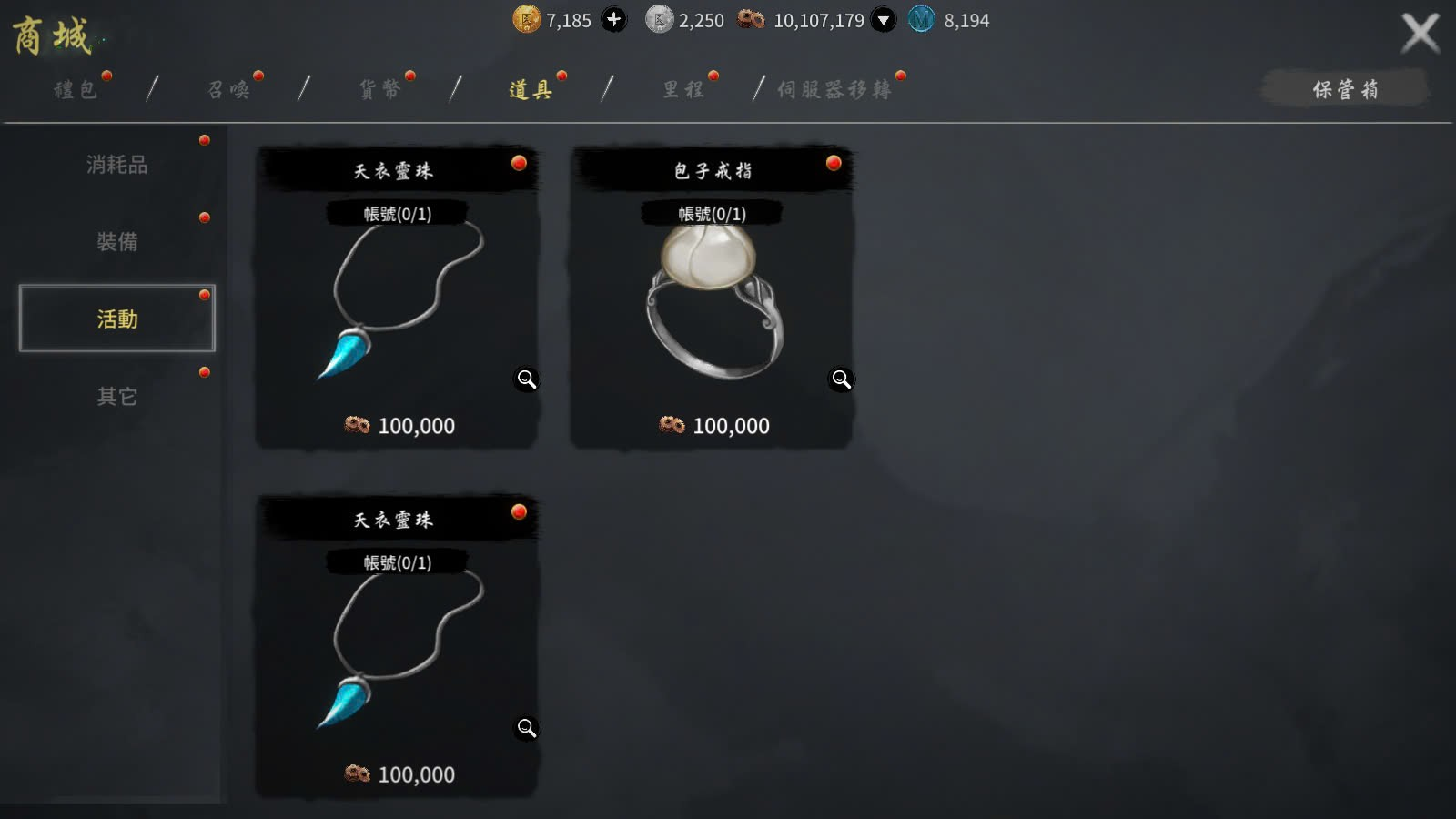Open the 伺服器移轉 tab

pyautogui.click(x=834, y=89)
